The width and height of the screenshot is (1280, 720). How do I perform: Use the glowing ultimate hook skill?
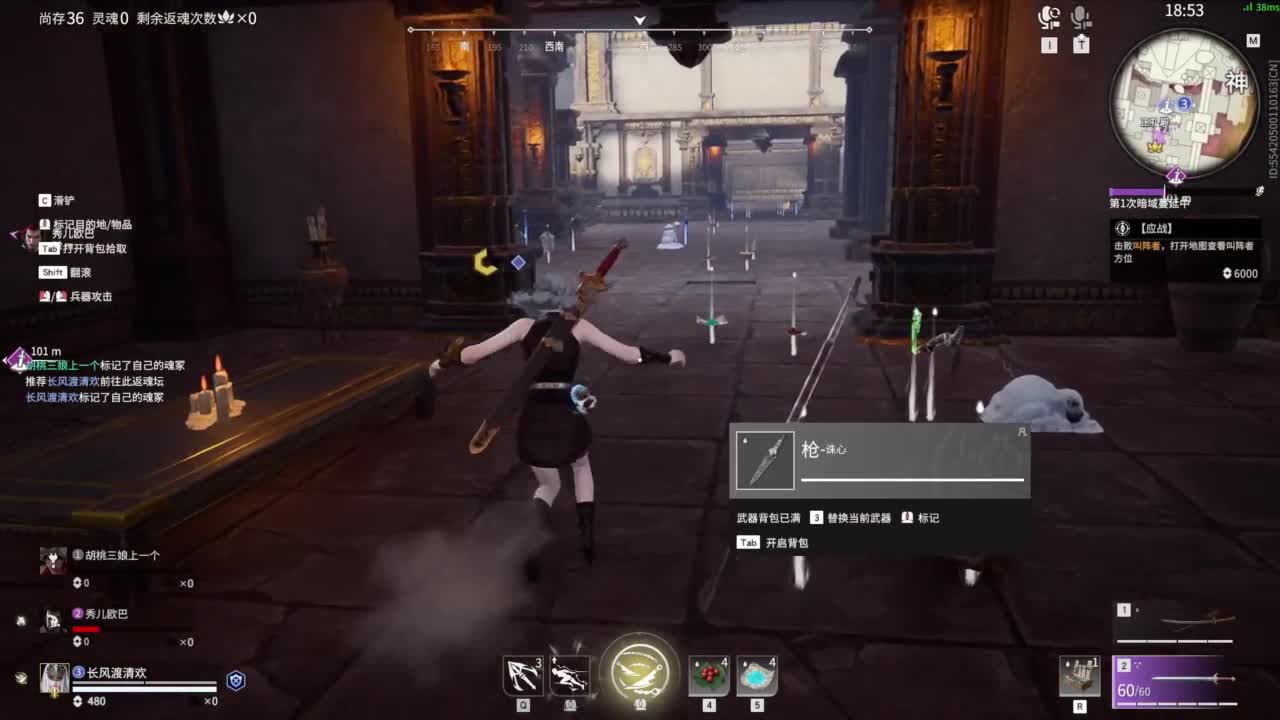640,672
